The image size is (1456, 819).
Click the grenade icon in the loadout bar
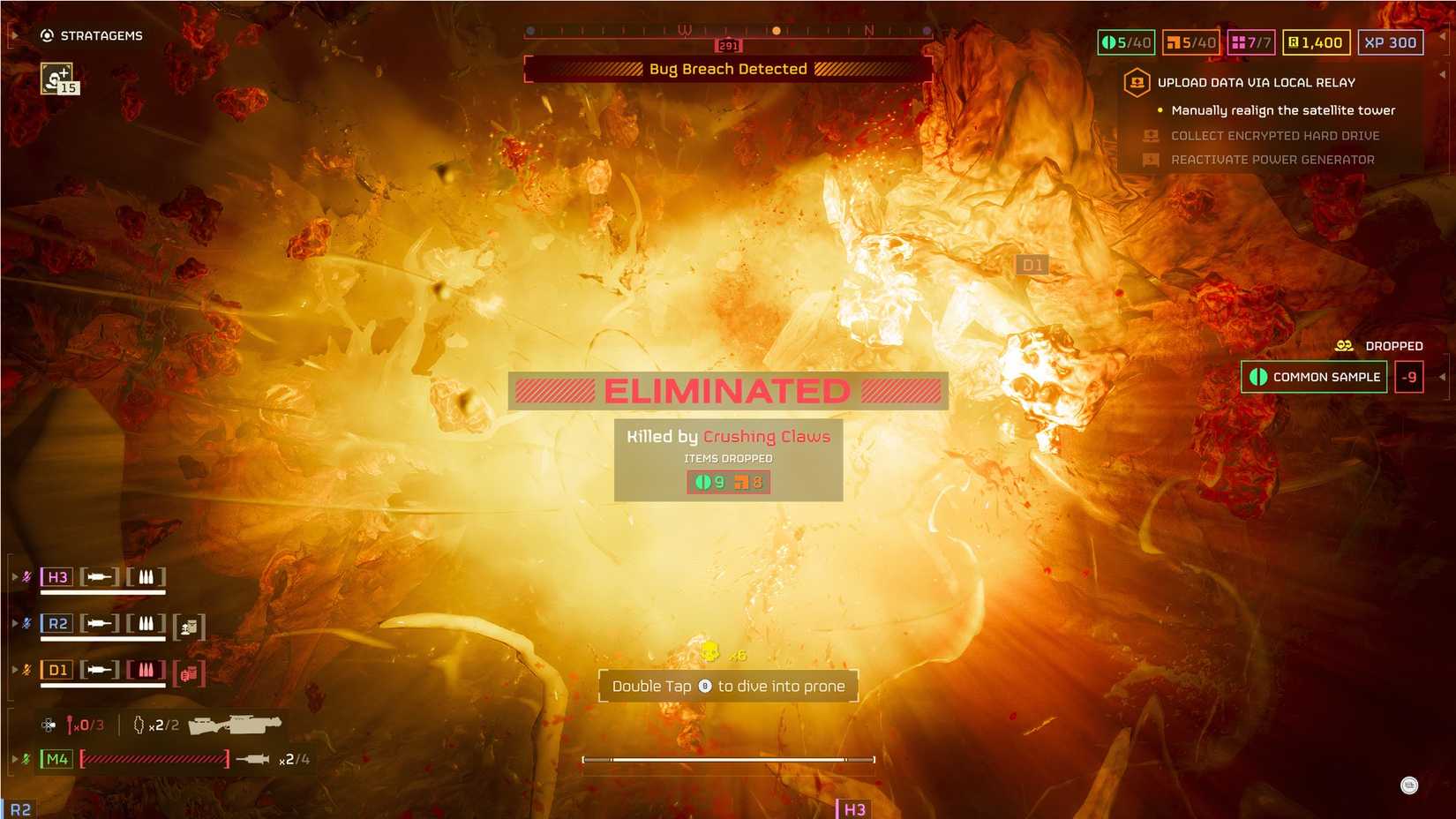pyautogui.click(x=137, y=724)
